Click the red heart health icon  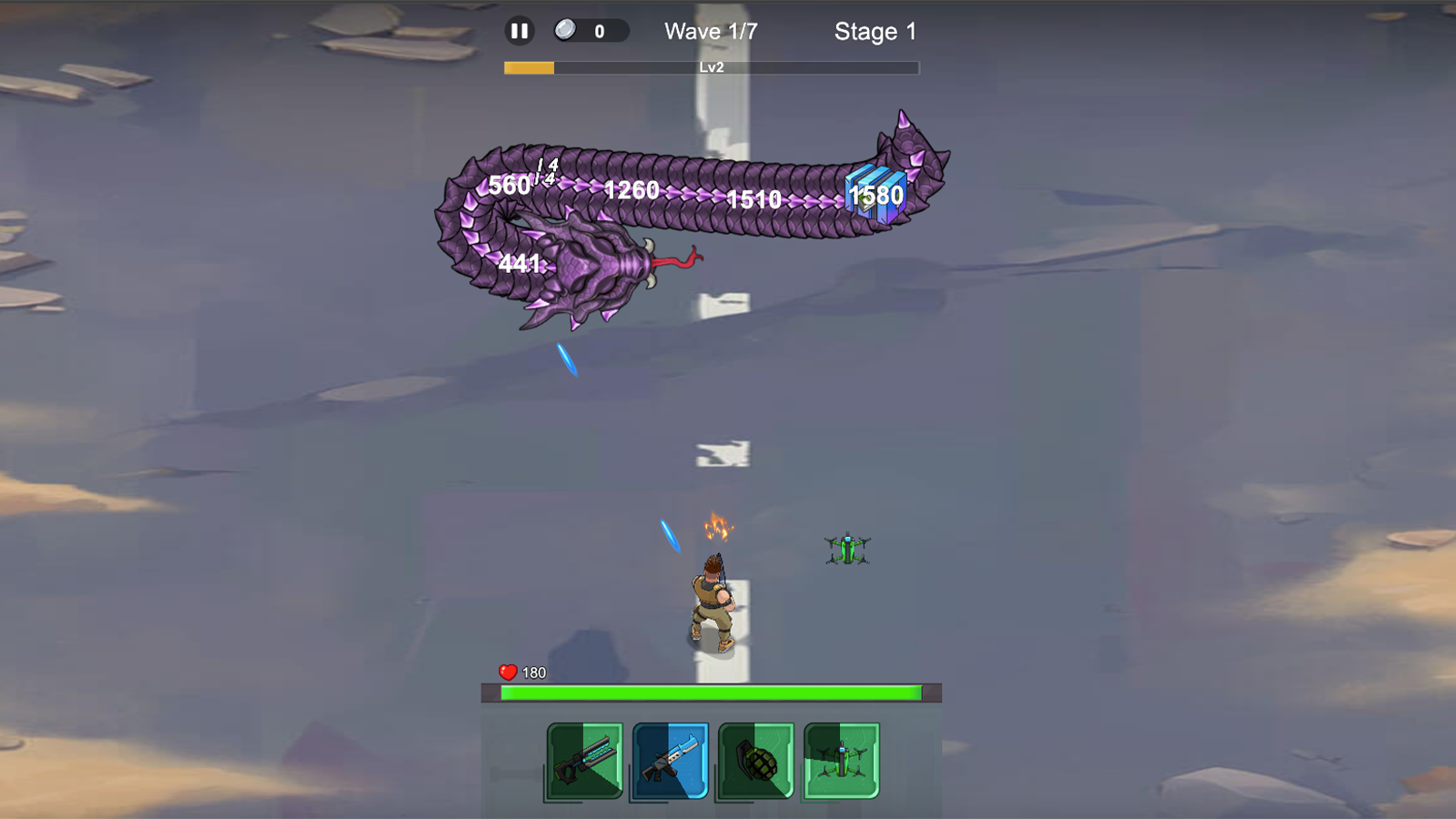(x=507, y=671)
